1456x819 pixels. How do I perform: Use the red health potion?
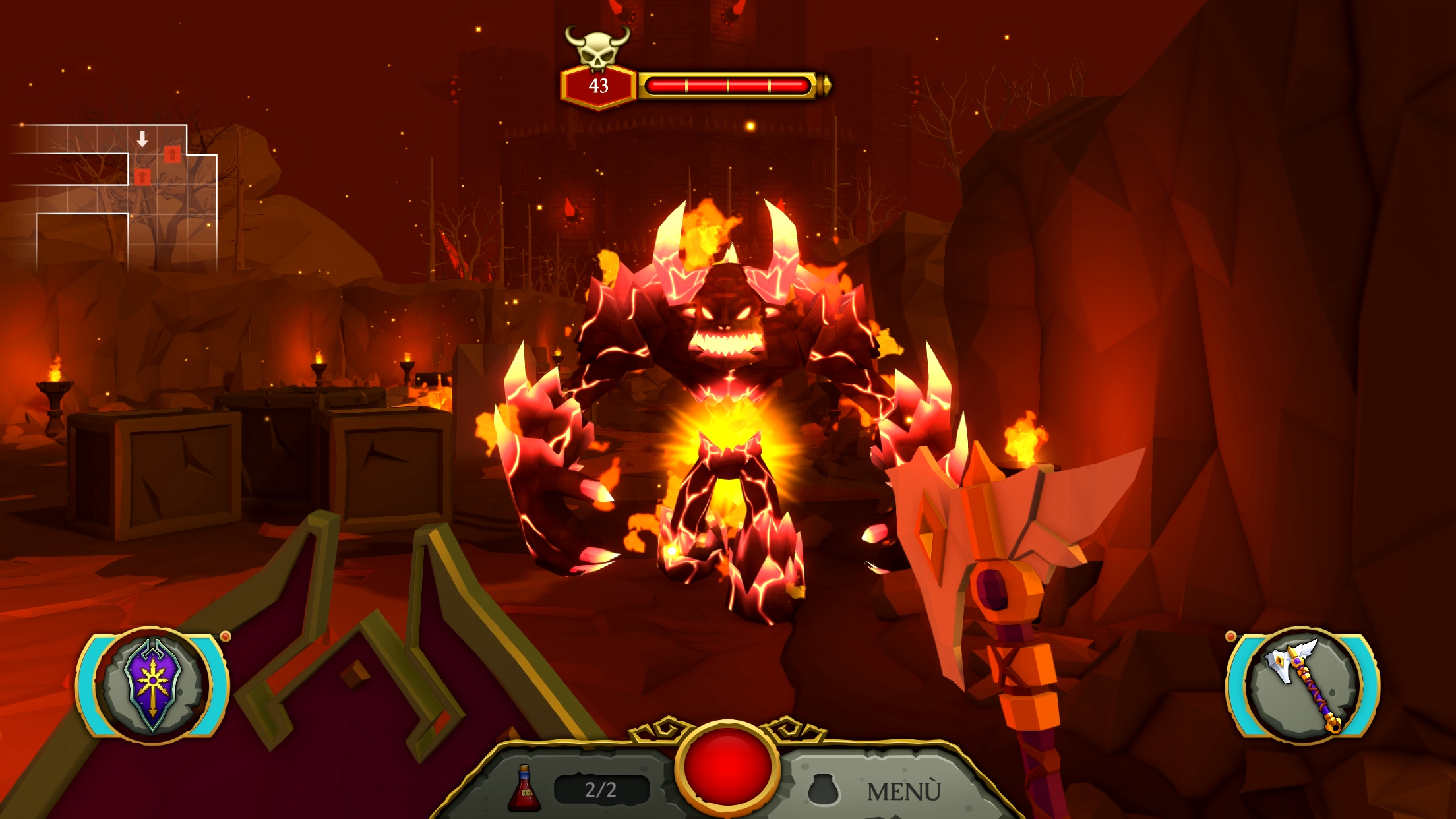[524, 788]
